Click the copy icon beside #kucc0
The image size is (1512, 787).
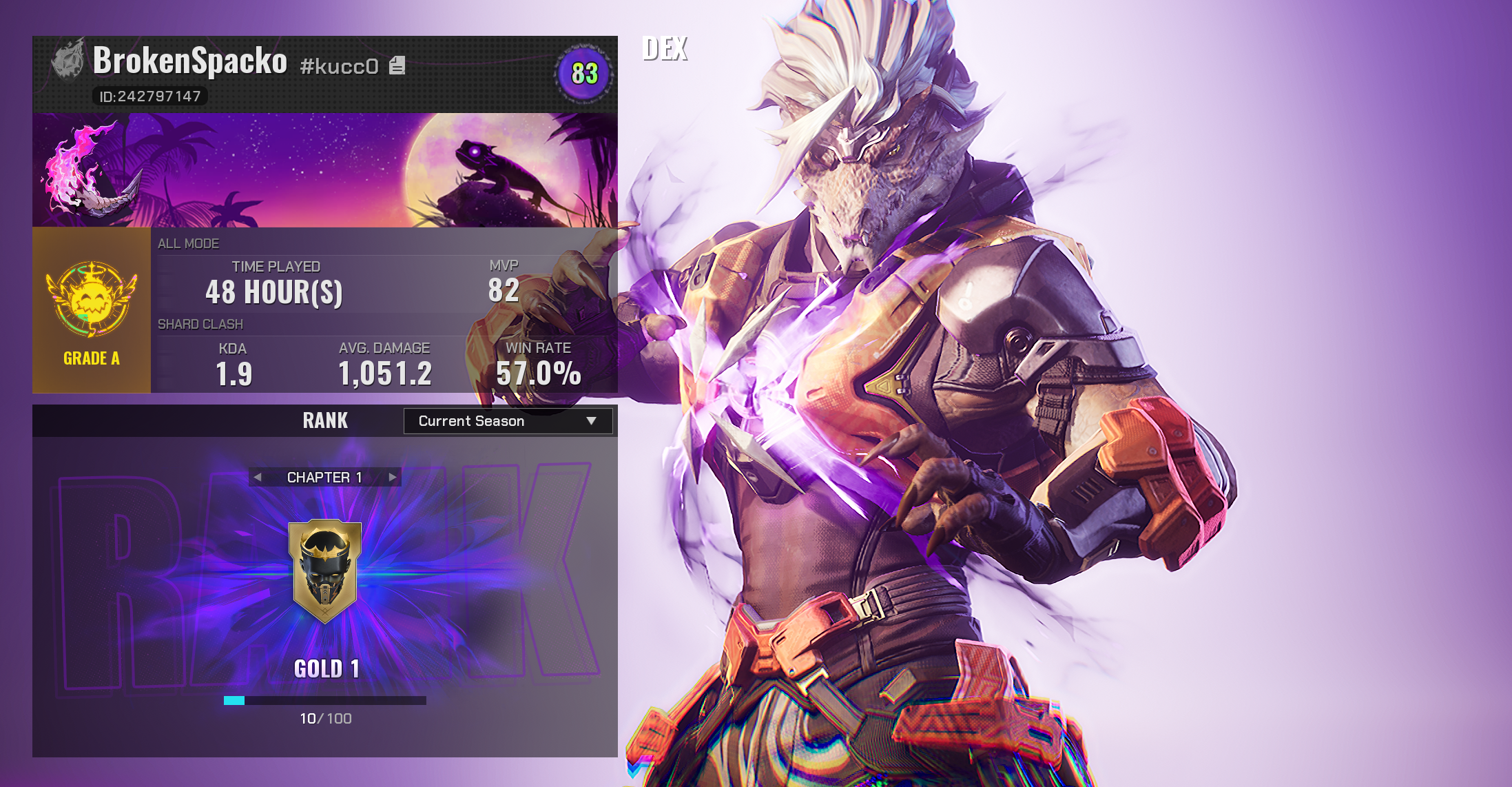[x=397, y=65]
